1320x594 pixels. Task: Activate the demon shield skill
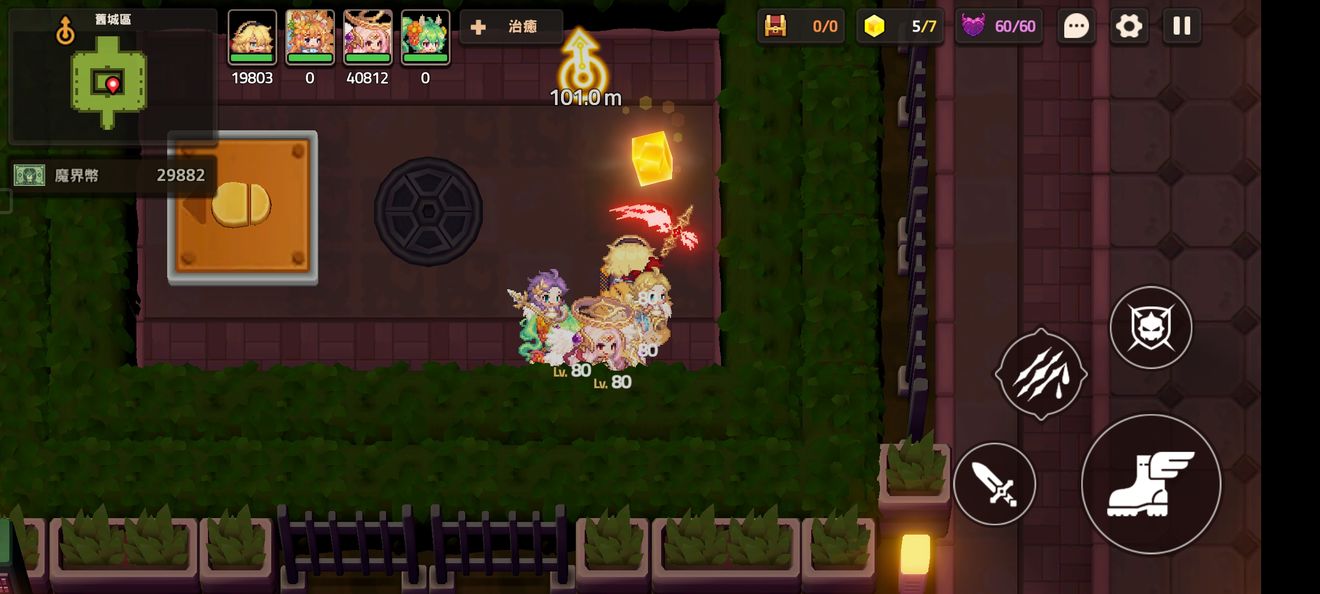tap(1151, 328)
